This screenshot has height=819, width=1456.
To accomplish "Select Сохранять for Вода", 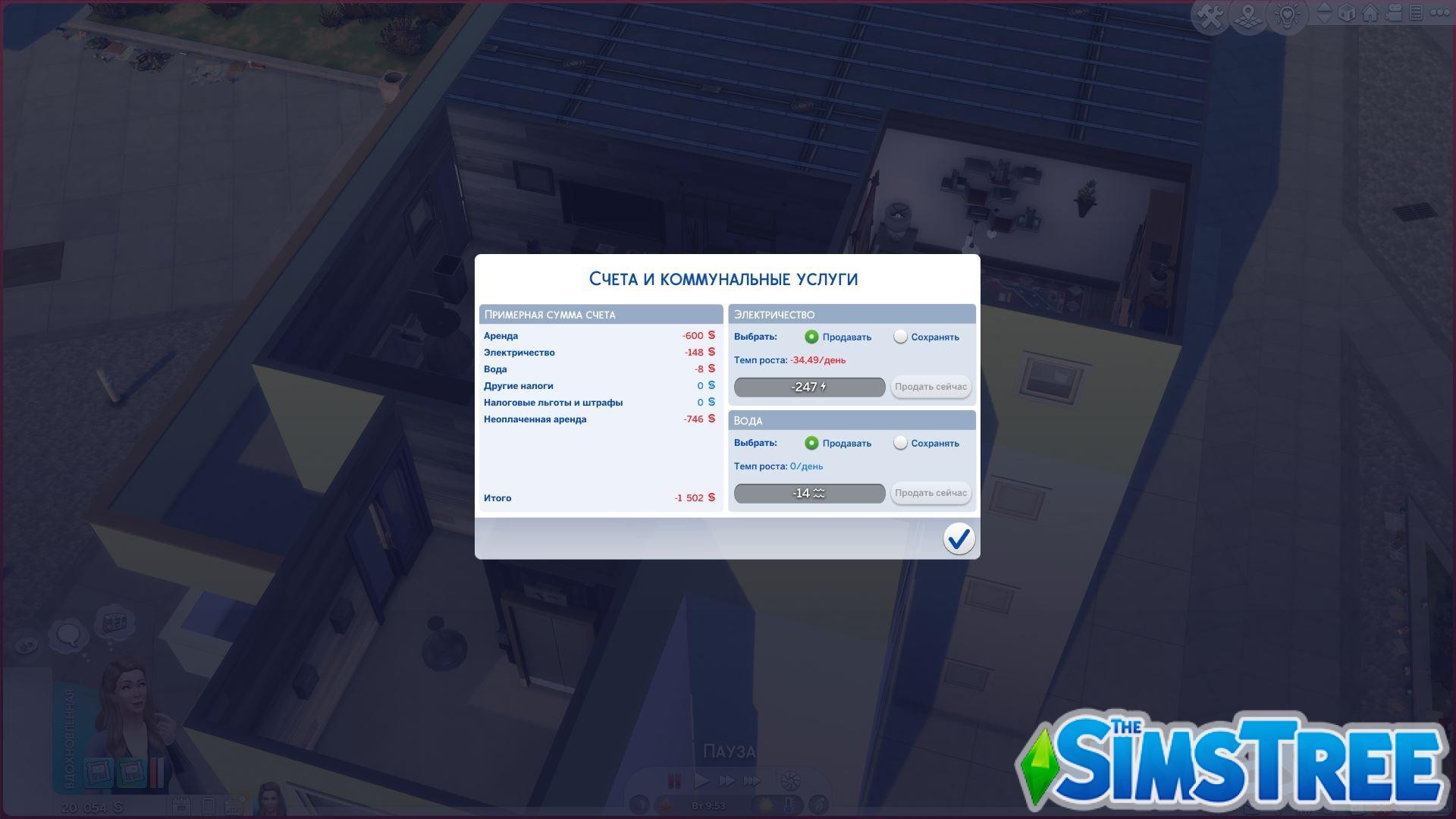I will [x=901, y=443].
